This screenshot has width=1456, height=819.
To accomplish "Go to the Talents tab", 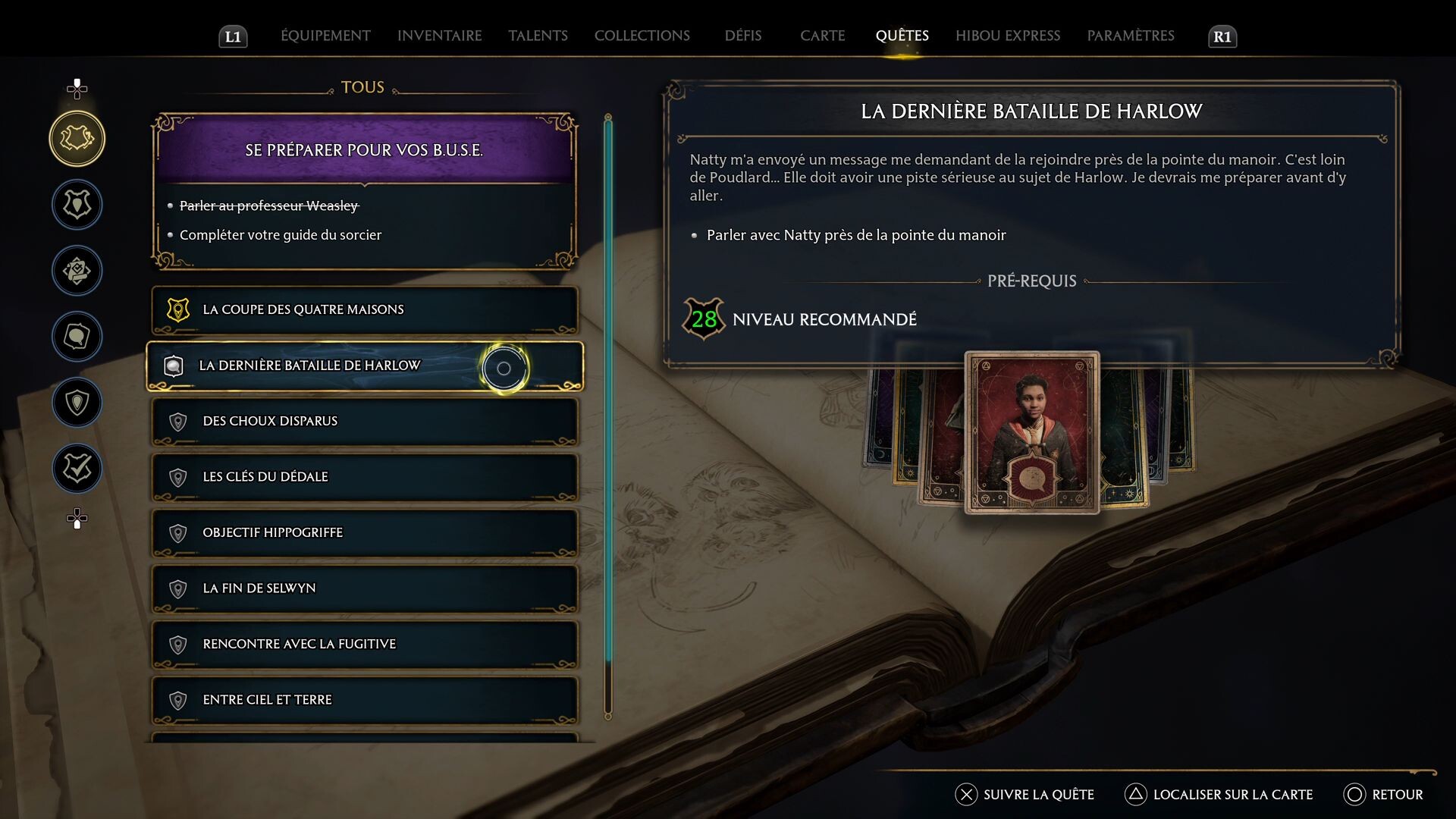I will pyautogui.click(x=538, y=36).
